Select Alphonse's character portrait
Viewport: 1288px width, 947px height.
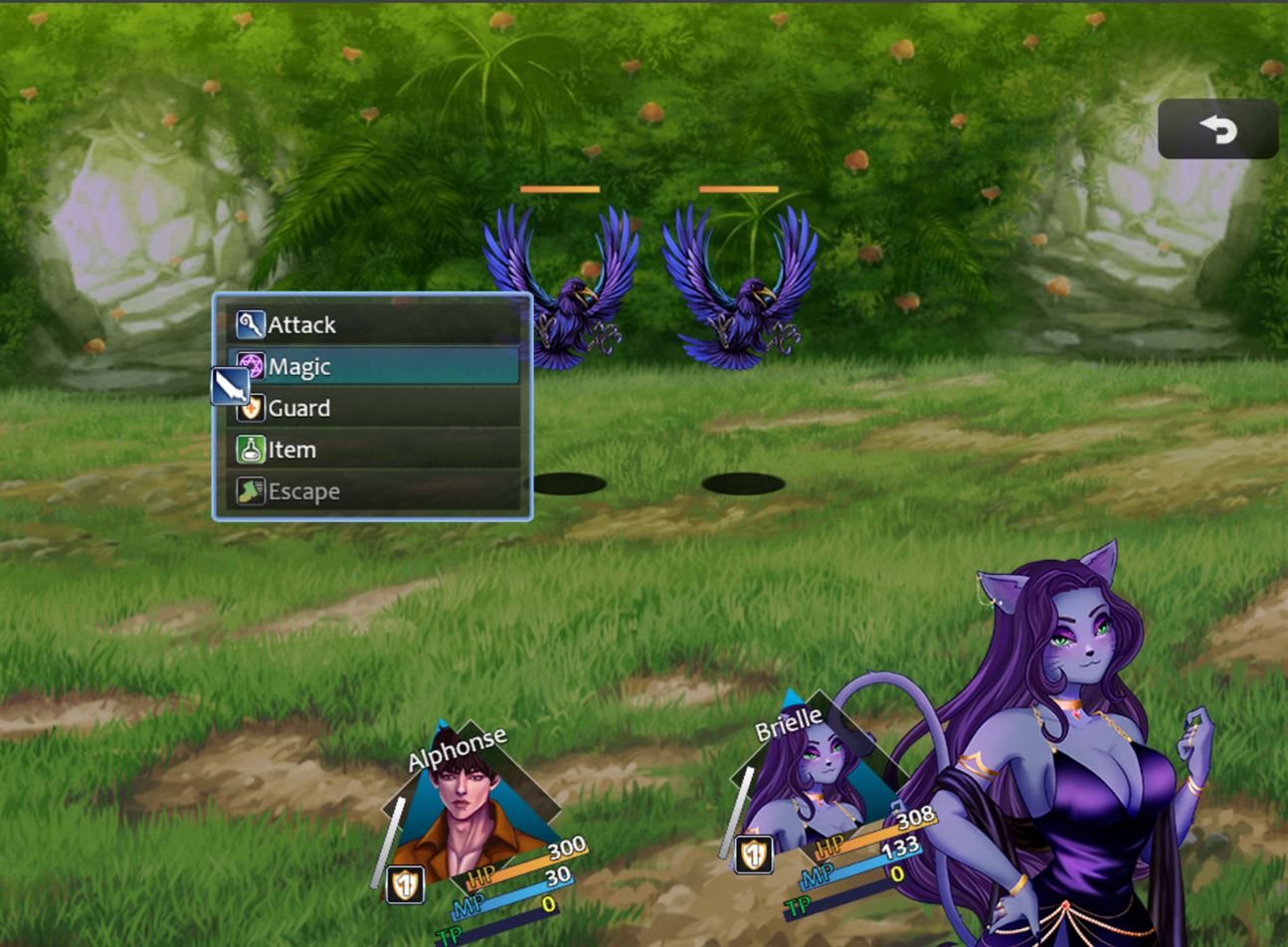pyautogui.click(x=468, y=807)
